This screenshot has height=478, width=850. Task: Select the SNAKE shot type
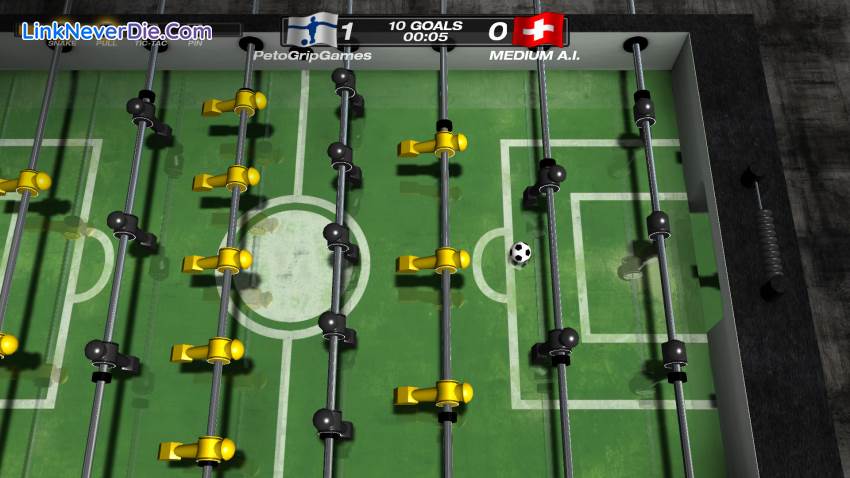(x=62, y=44)
